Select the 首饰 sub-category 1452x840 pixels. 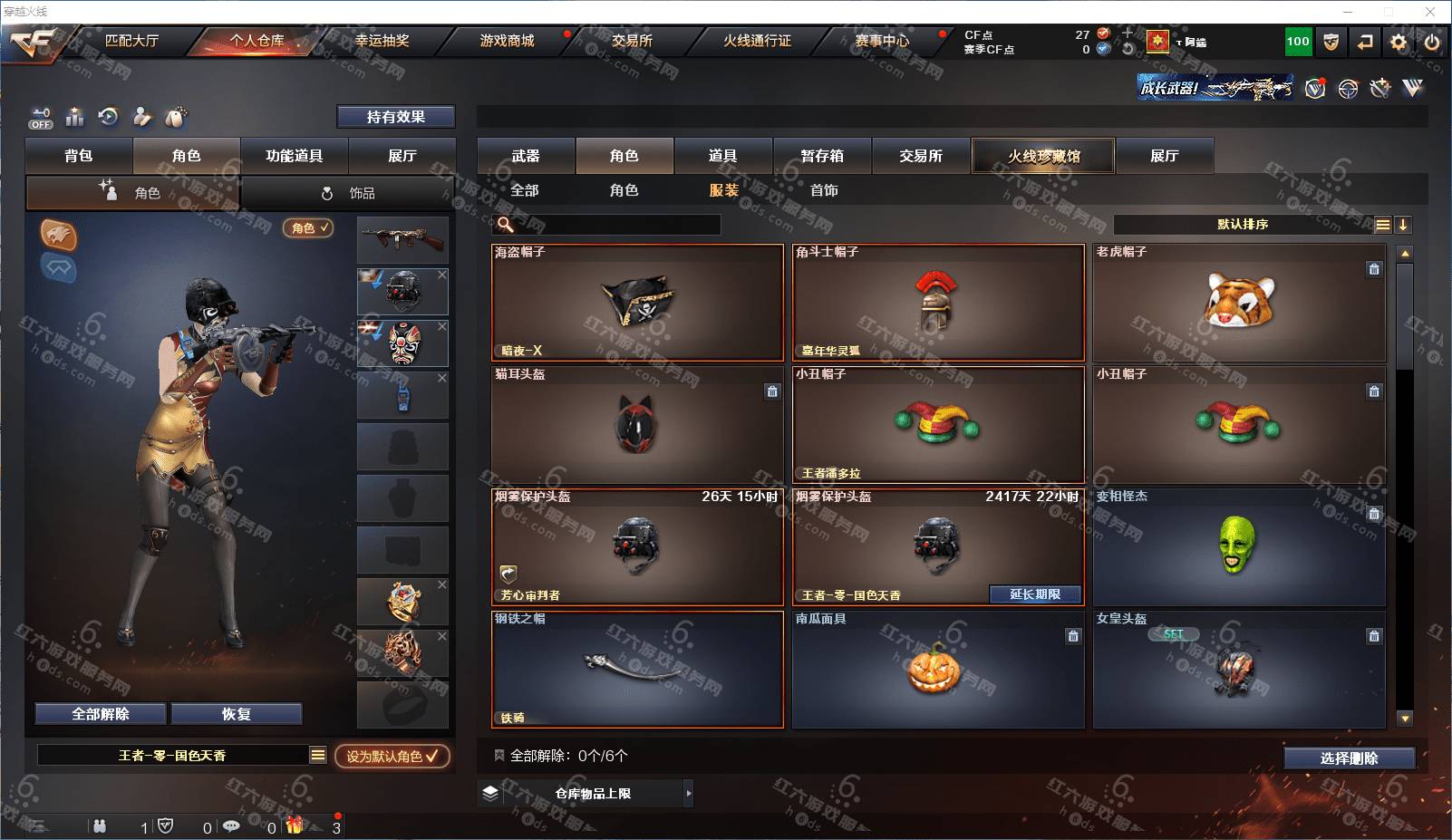click(x=824, y=190)
